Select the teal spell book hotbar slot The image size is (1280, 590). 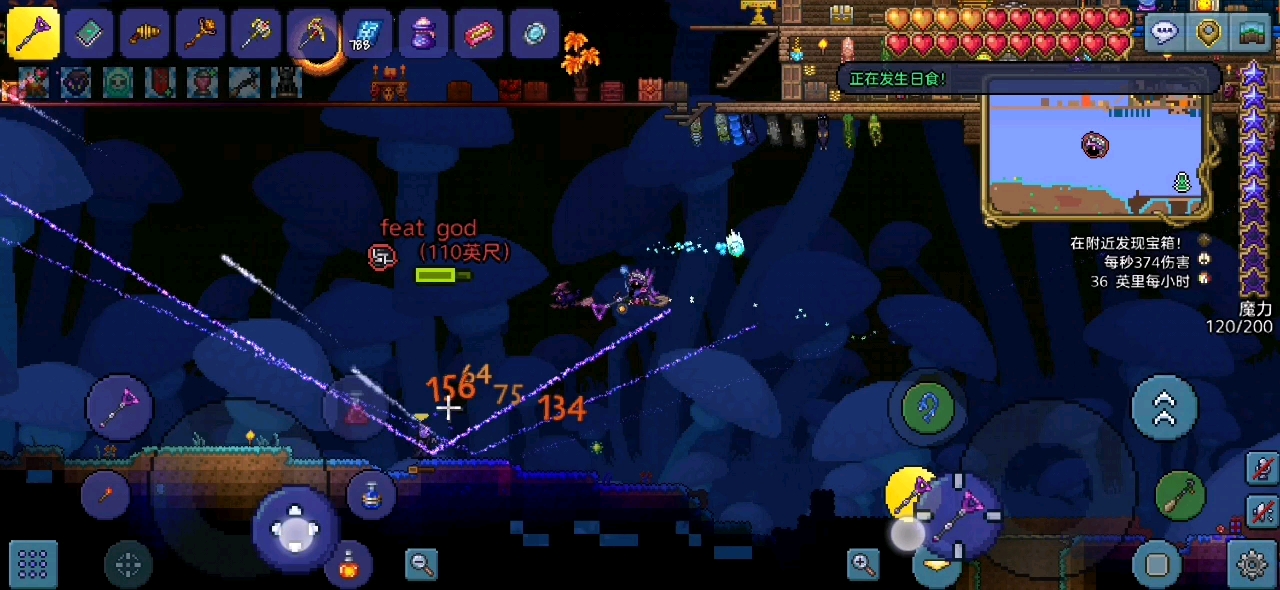[89, 34]
